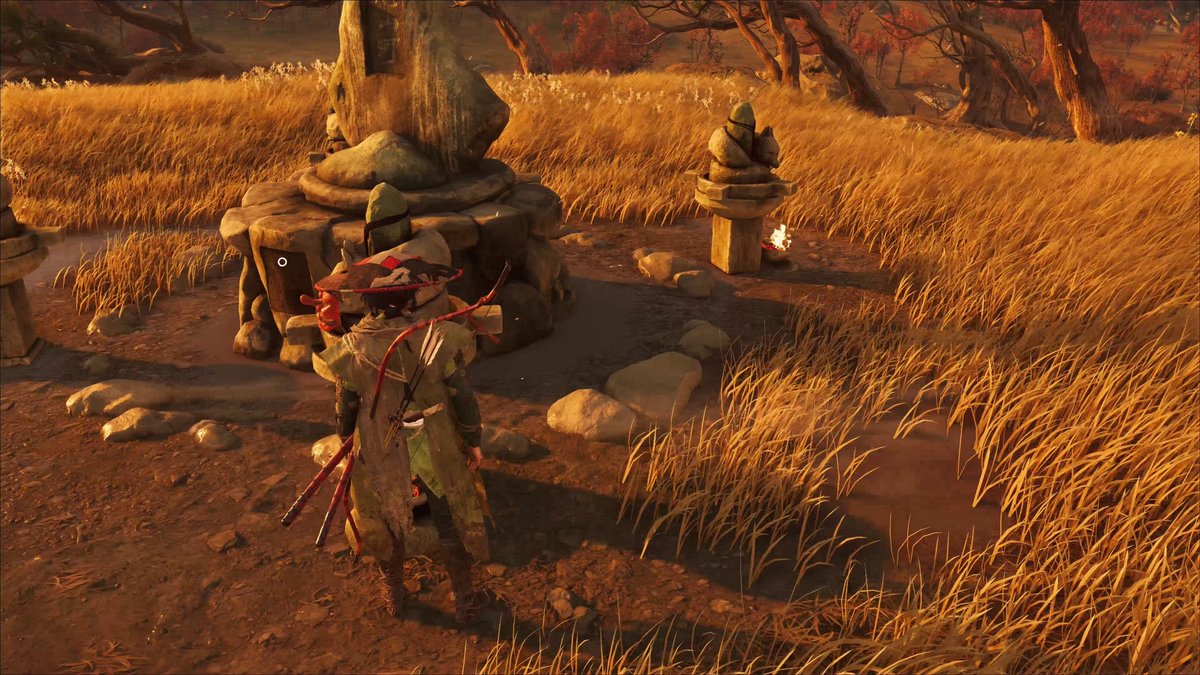Viewport: 1200px width, 675px height.
Task: Click the white circular interaction marker on the shrine
Action: [x=282, y=262]
